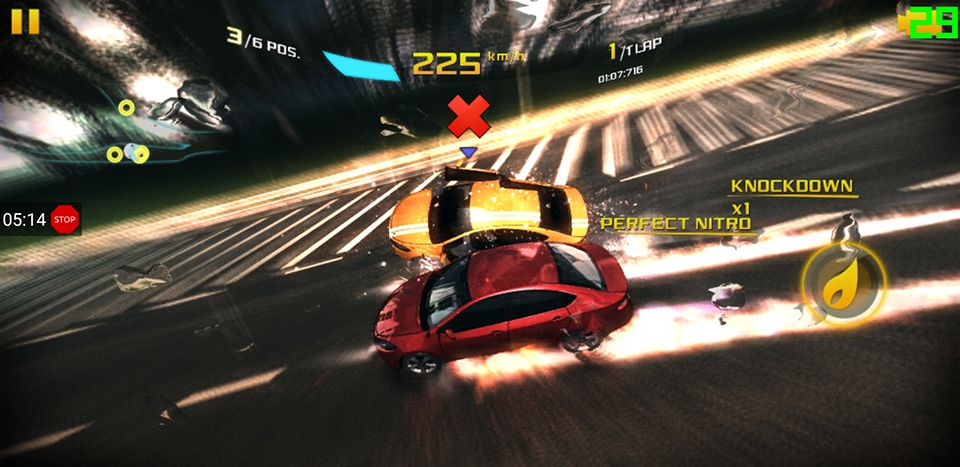Activate the nitro flame boost button
960x467 pixels.
coord(842,286)
